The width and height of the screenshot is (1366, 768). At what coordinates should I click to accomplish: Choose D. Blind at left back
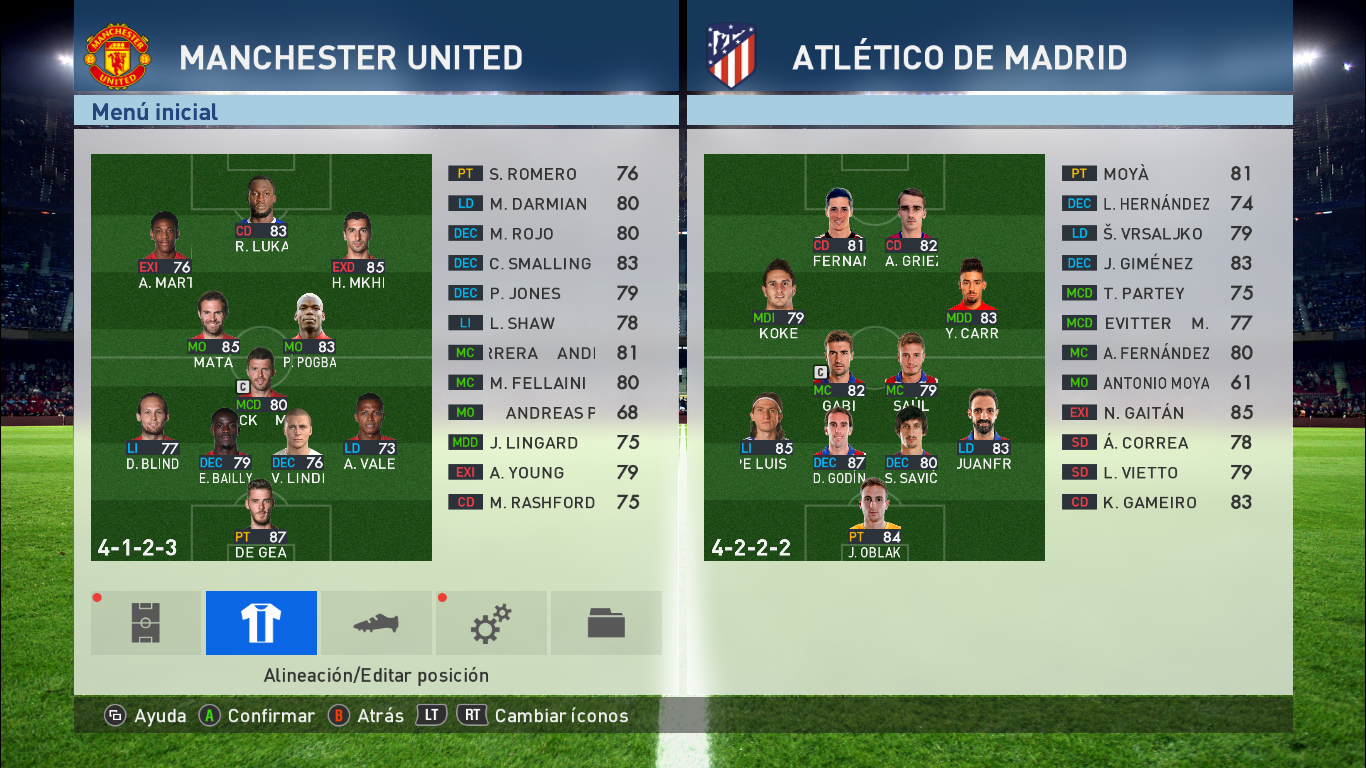tap(153, 430)
